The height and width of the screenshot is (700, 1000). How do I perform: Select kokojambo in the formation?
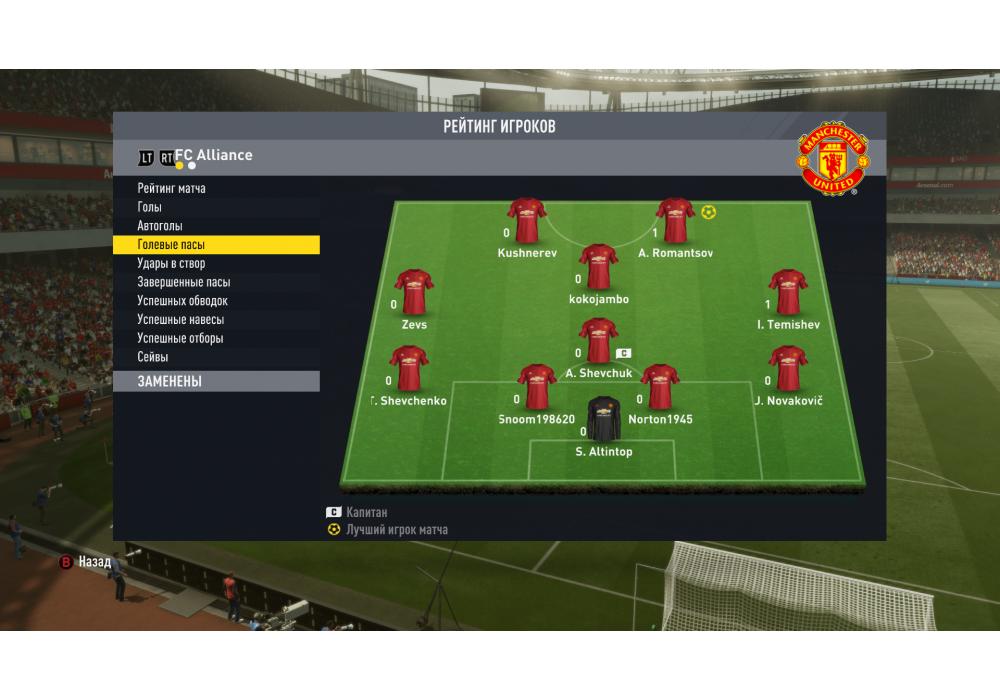coord(598,267)
